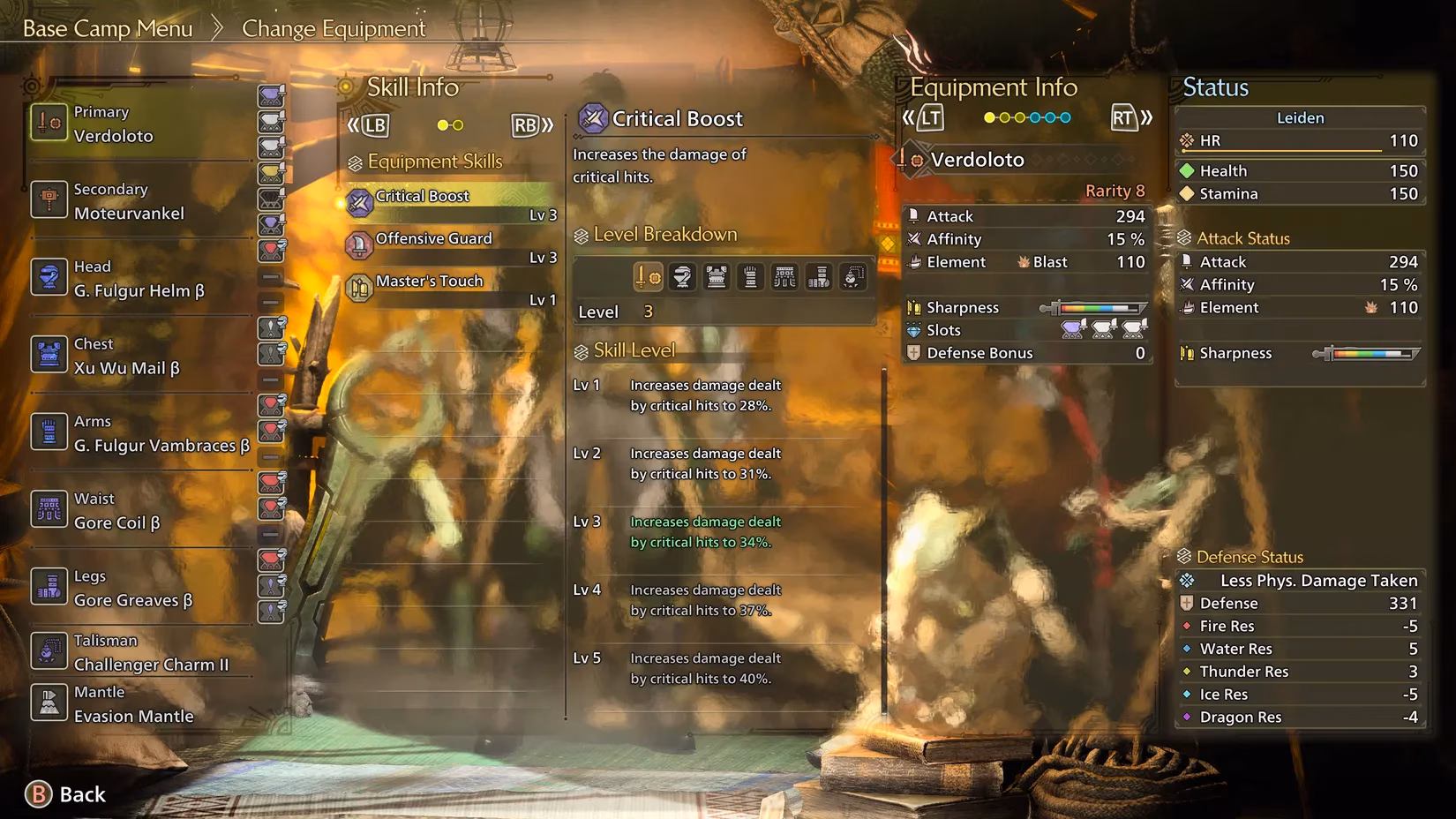
Task: Select the weapon icon in Level Breakdown
Action: pyautogui.click(x=650, y=276)
